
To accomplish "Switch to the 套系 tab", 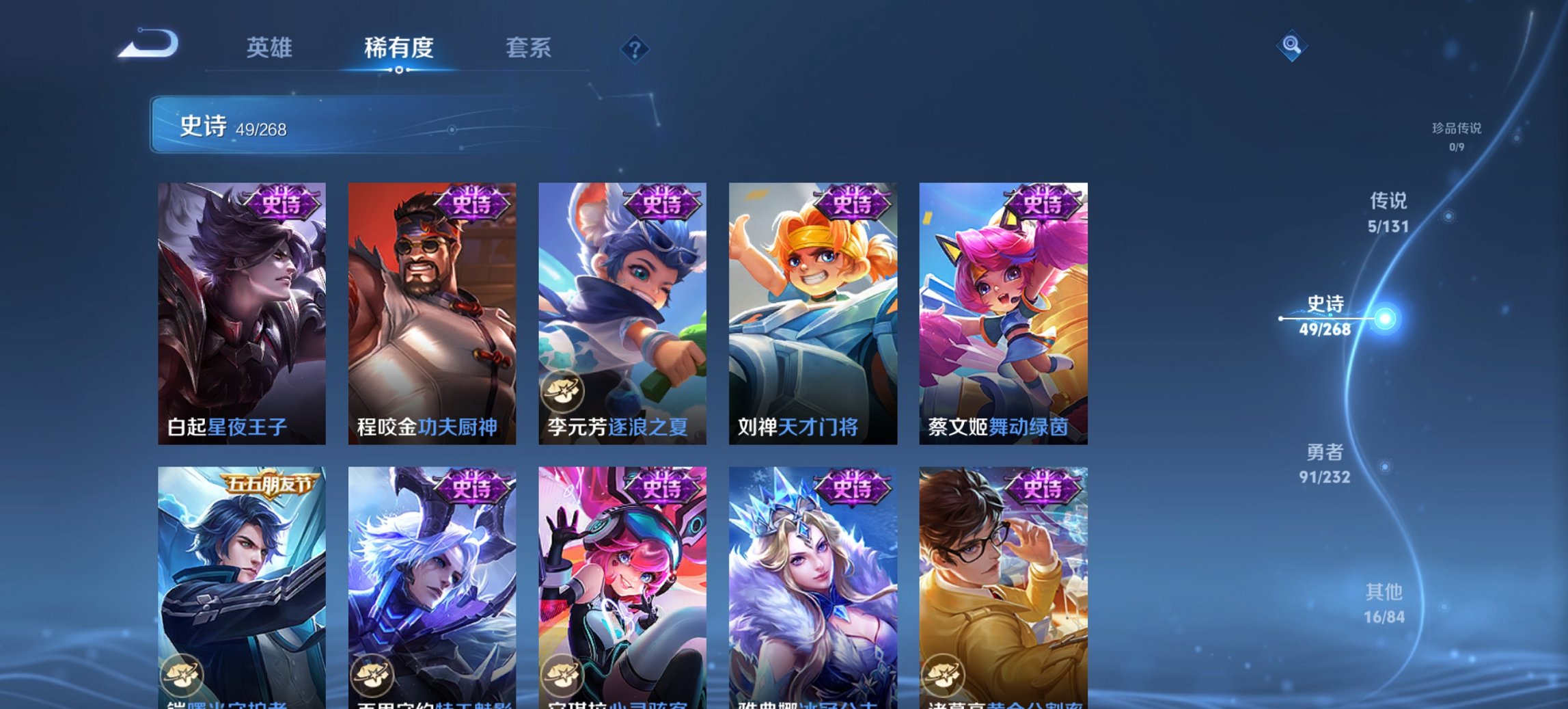I will pyautogui.click(x=529, y=48).
